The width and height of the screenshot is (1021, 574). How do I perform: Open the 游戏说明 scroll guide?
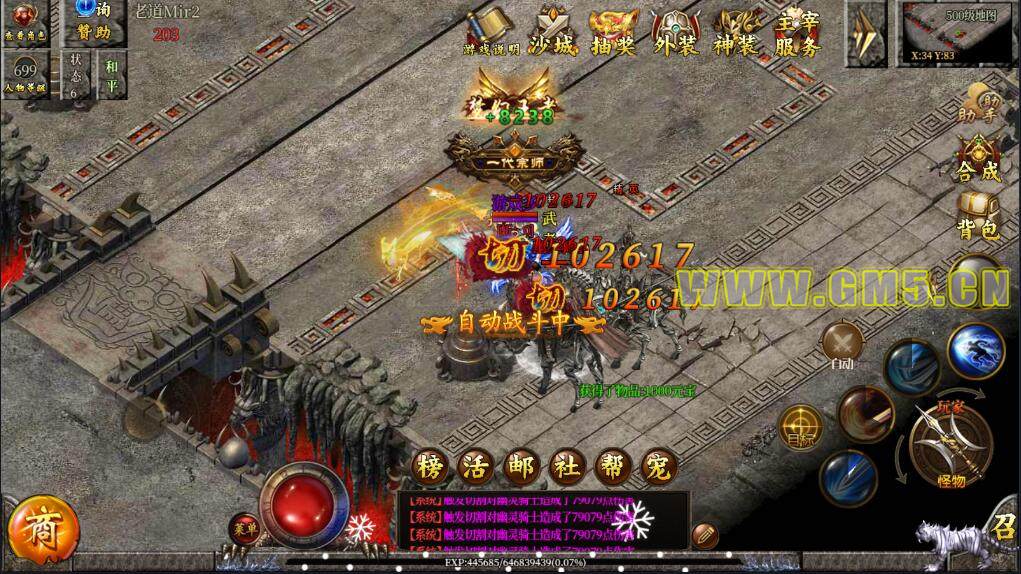492,33
